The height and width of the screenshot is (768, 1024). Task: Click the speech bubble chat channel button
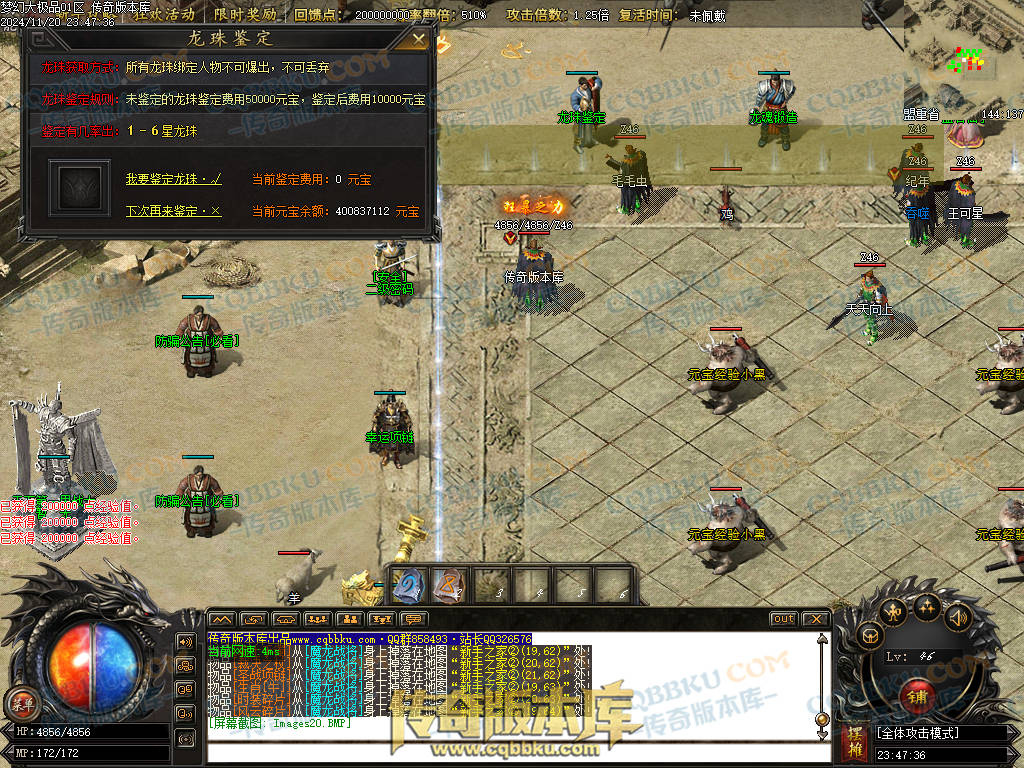pyautogui.click(x=412, y=619)
